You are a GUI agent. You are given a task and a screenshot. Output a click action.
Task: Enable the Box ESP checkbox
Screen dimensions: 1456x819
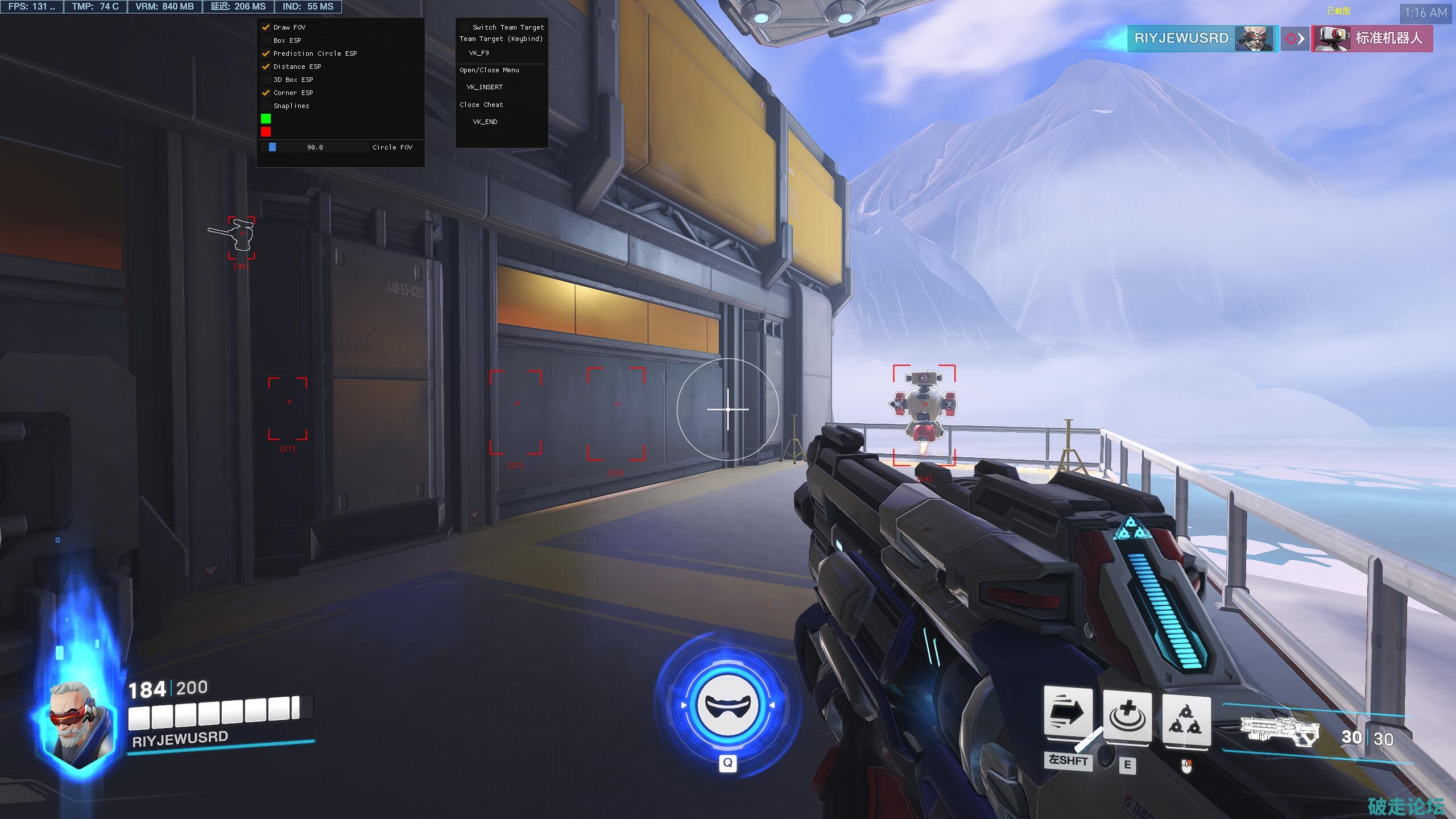point(266,40)
